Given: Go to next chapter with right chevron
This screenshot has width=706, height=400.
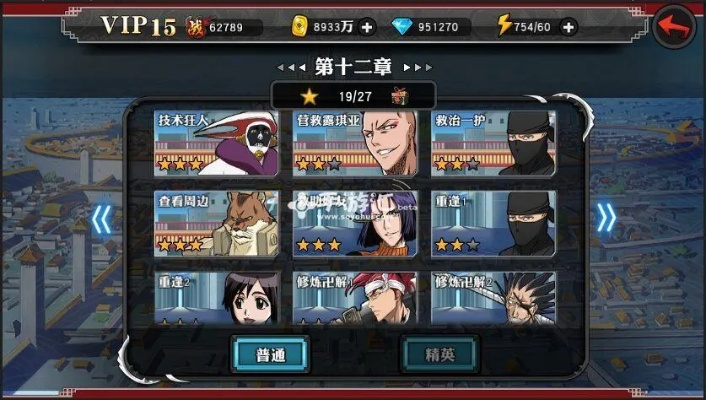Looking at the screenshot, I should (606, 218).
